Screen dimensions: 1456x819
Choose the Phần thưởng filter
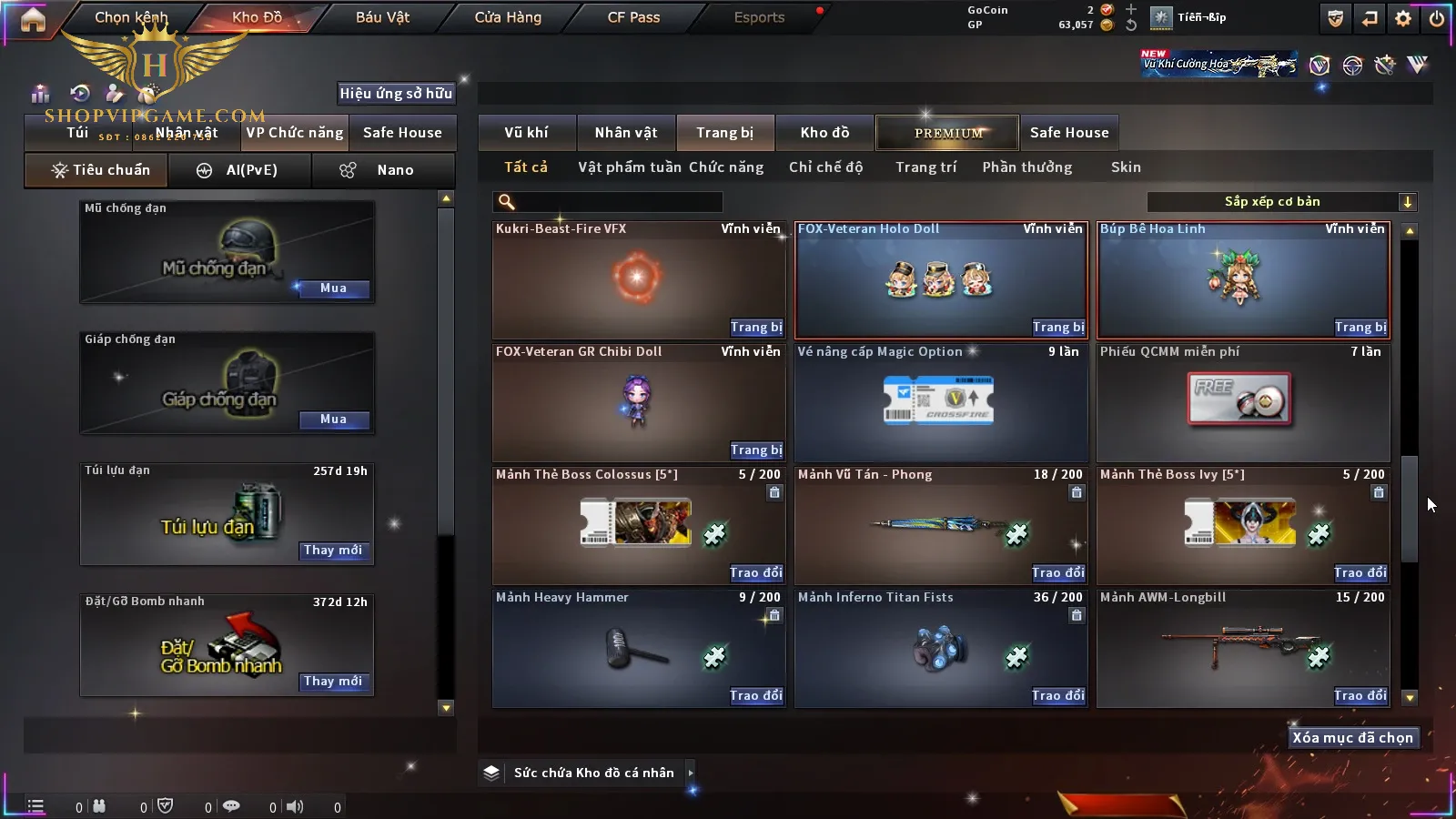(x=1026, y=167)
